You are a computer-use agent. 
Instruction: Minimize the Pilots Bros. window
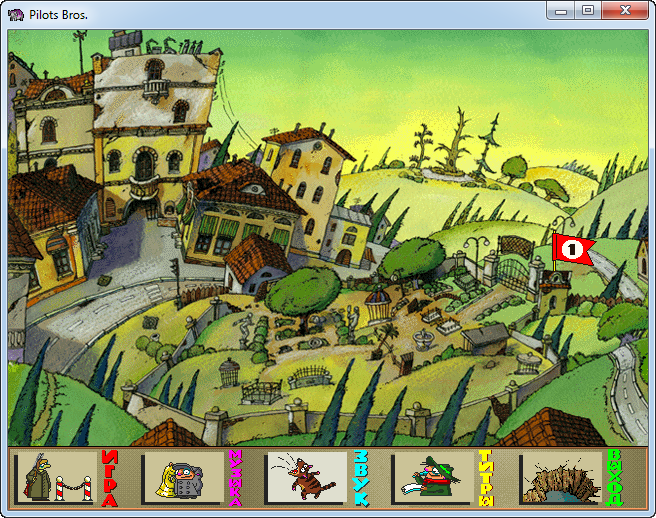click(562, 11)
